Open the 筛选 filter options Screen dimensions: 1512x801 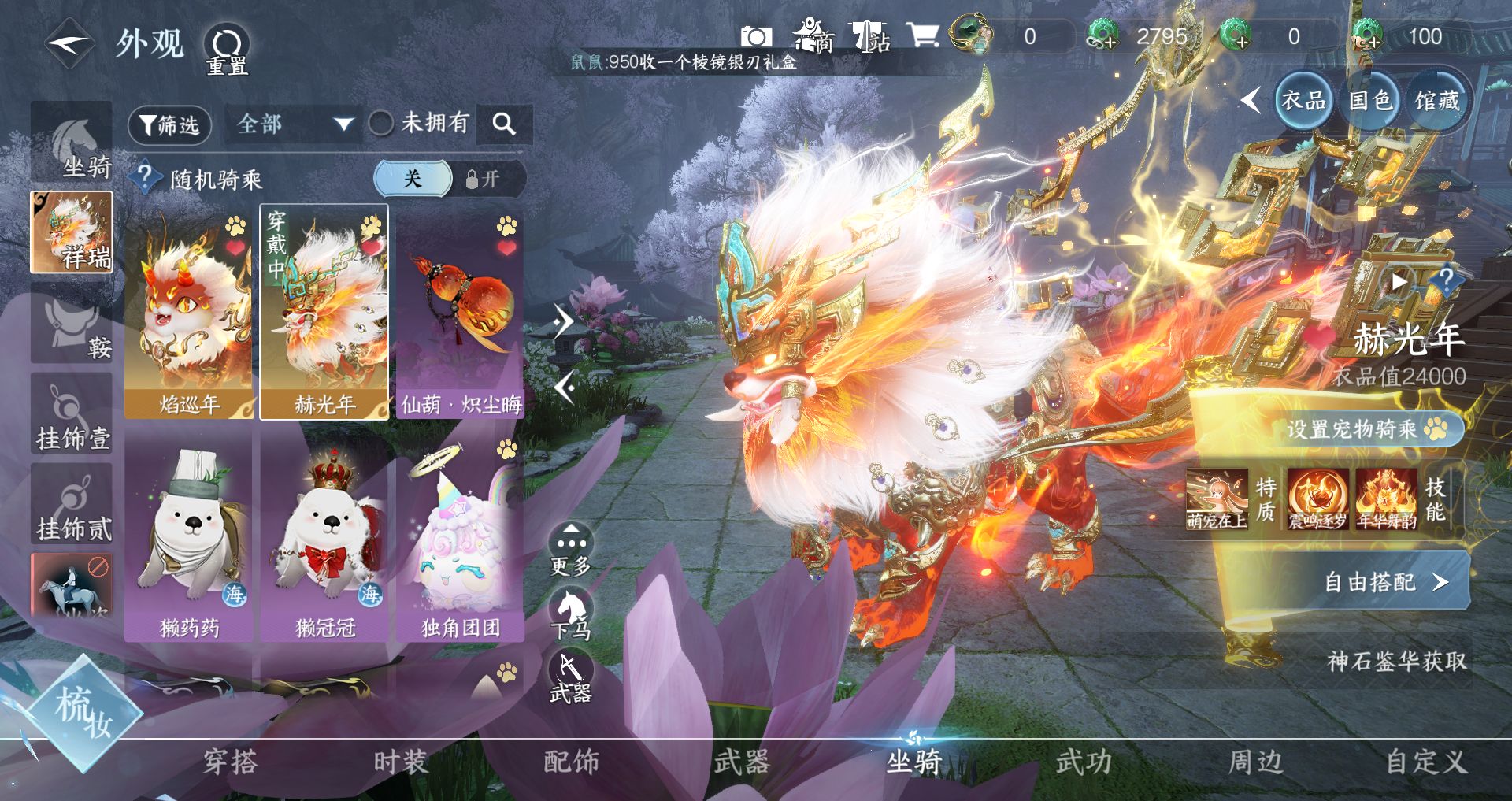tap(169, 124)
